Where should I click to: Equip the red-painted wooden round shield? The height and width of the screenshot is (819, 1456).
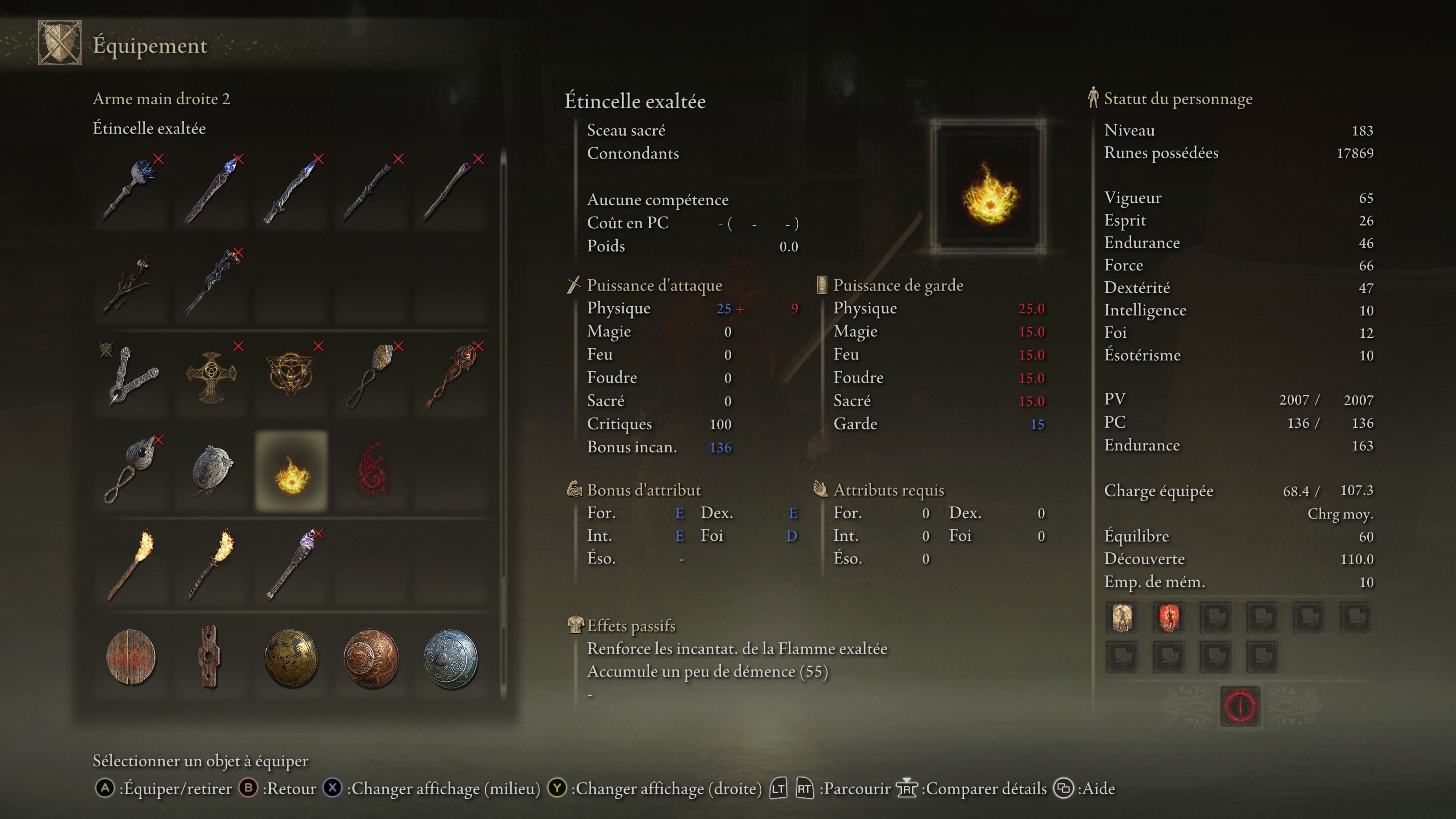coord(132,657)
